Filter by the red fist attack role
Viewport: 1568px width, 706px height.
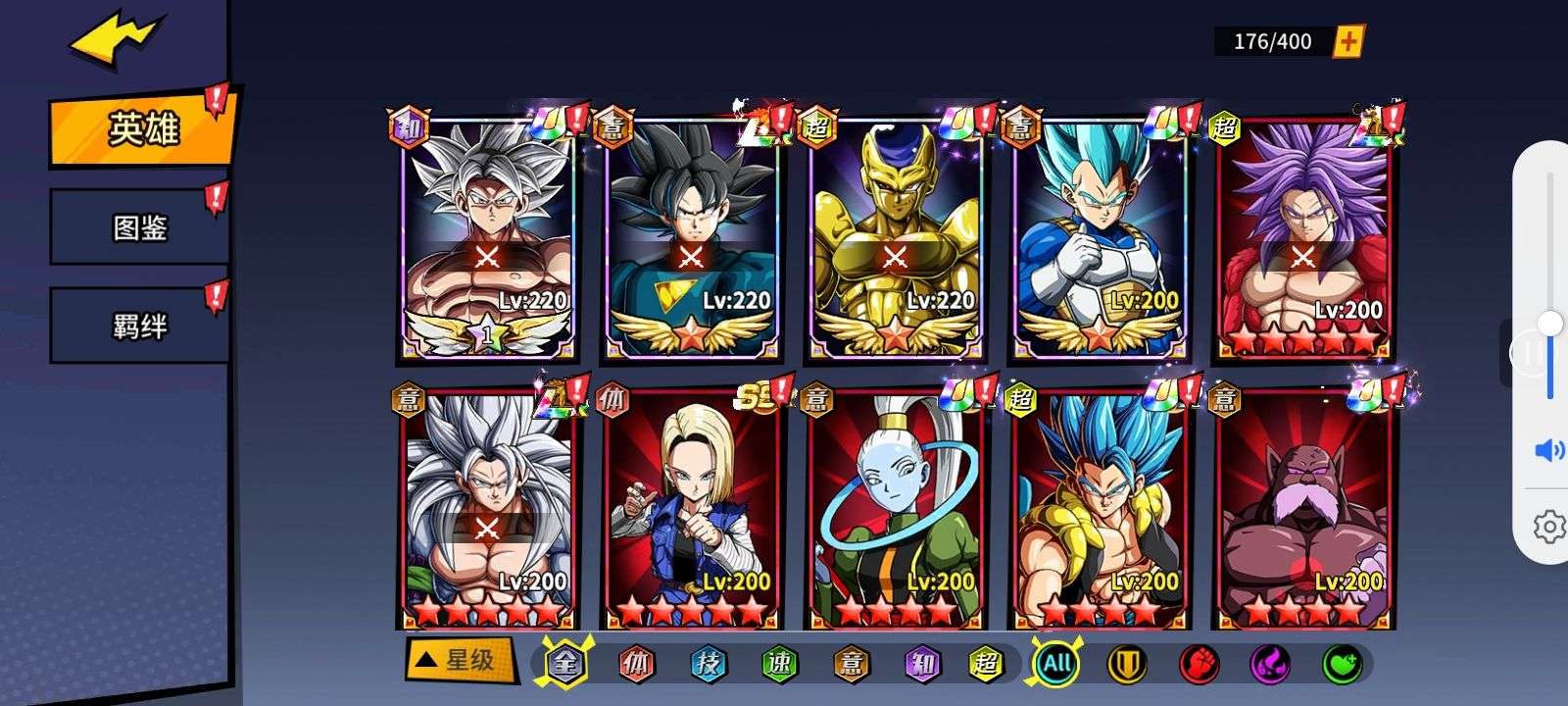coord(1199,664)
